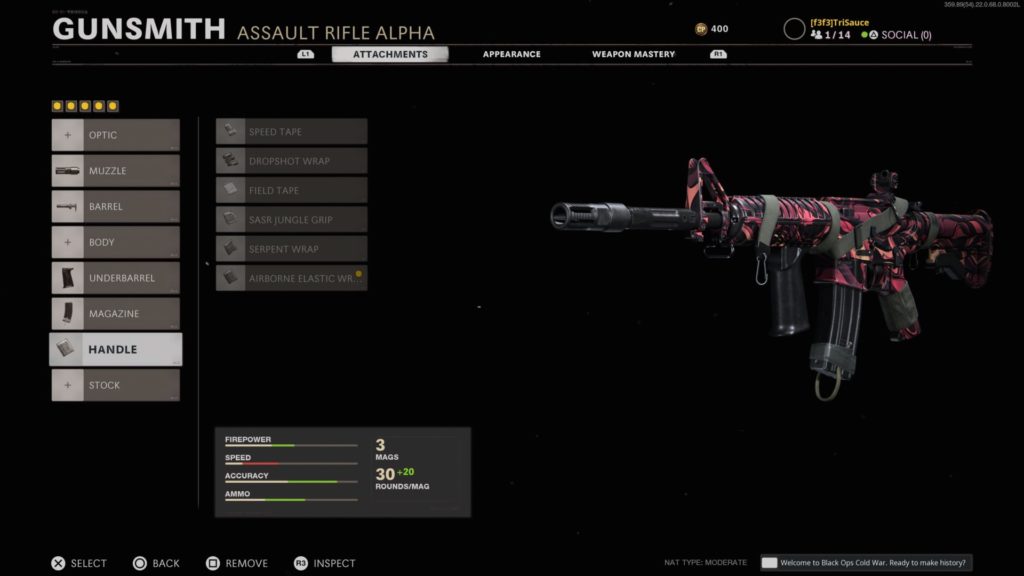
Task: Choose the Airborne Elastic Wrap handle
Action: point(292,278)
